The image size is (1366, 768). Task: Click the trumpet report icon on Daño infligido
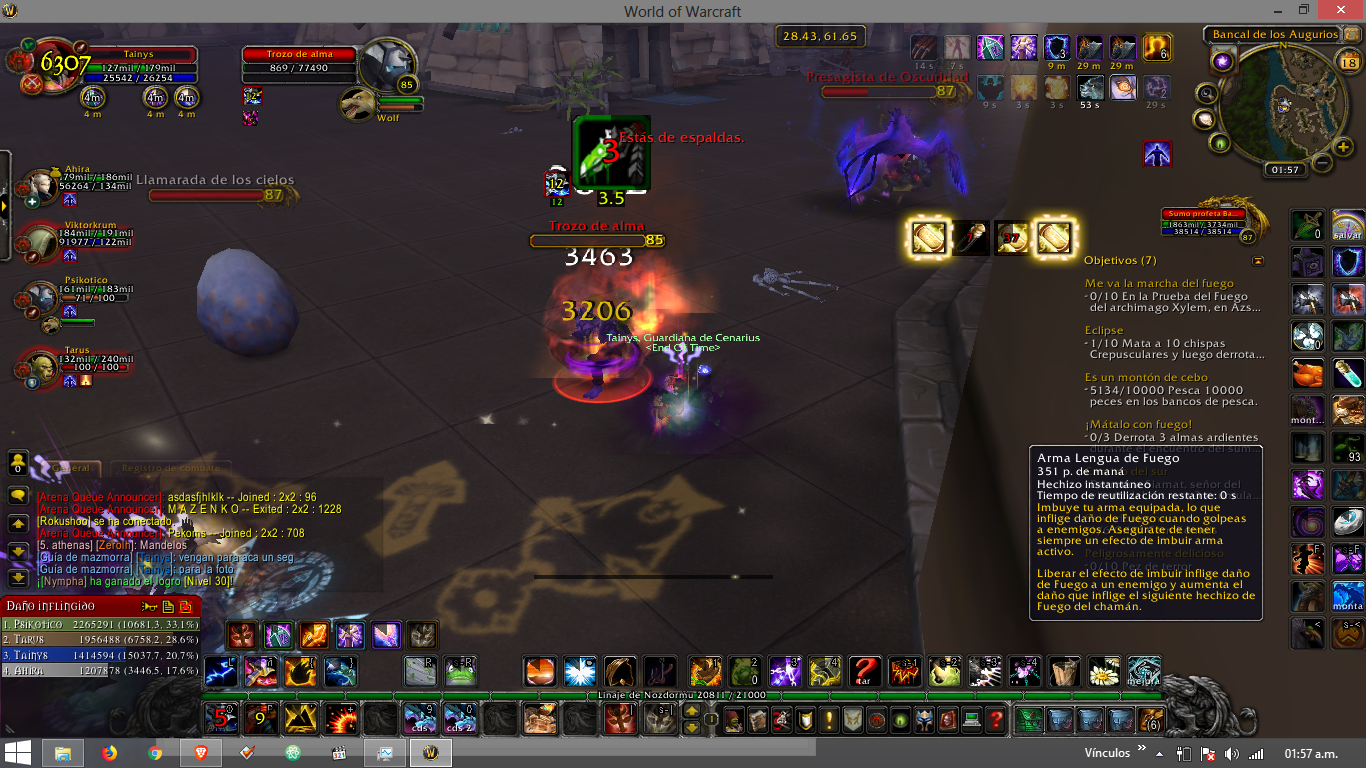(150, 607)
